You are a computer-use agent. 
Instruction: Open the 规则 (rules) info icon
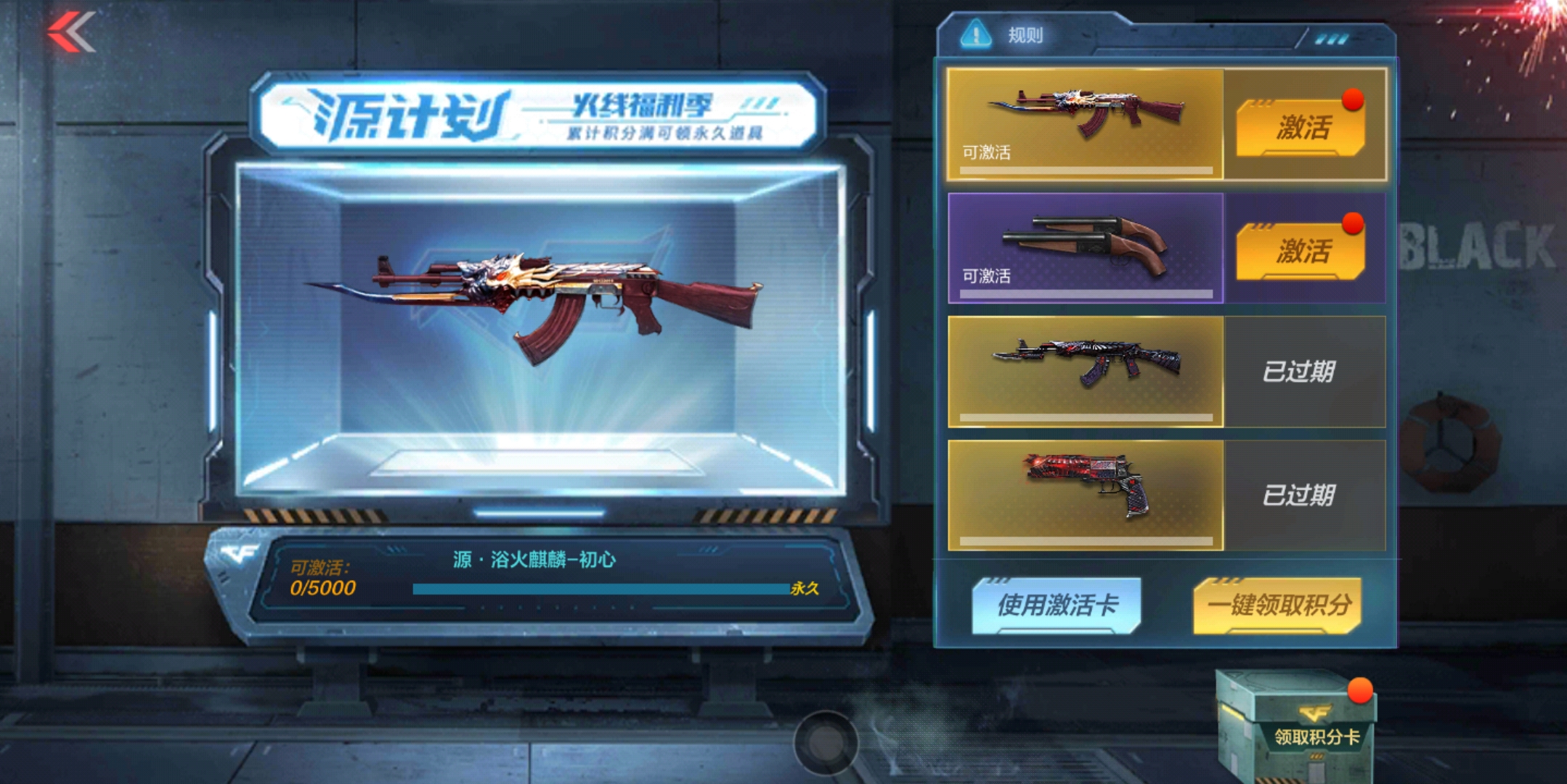(977, 32)
